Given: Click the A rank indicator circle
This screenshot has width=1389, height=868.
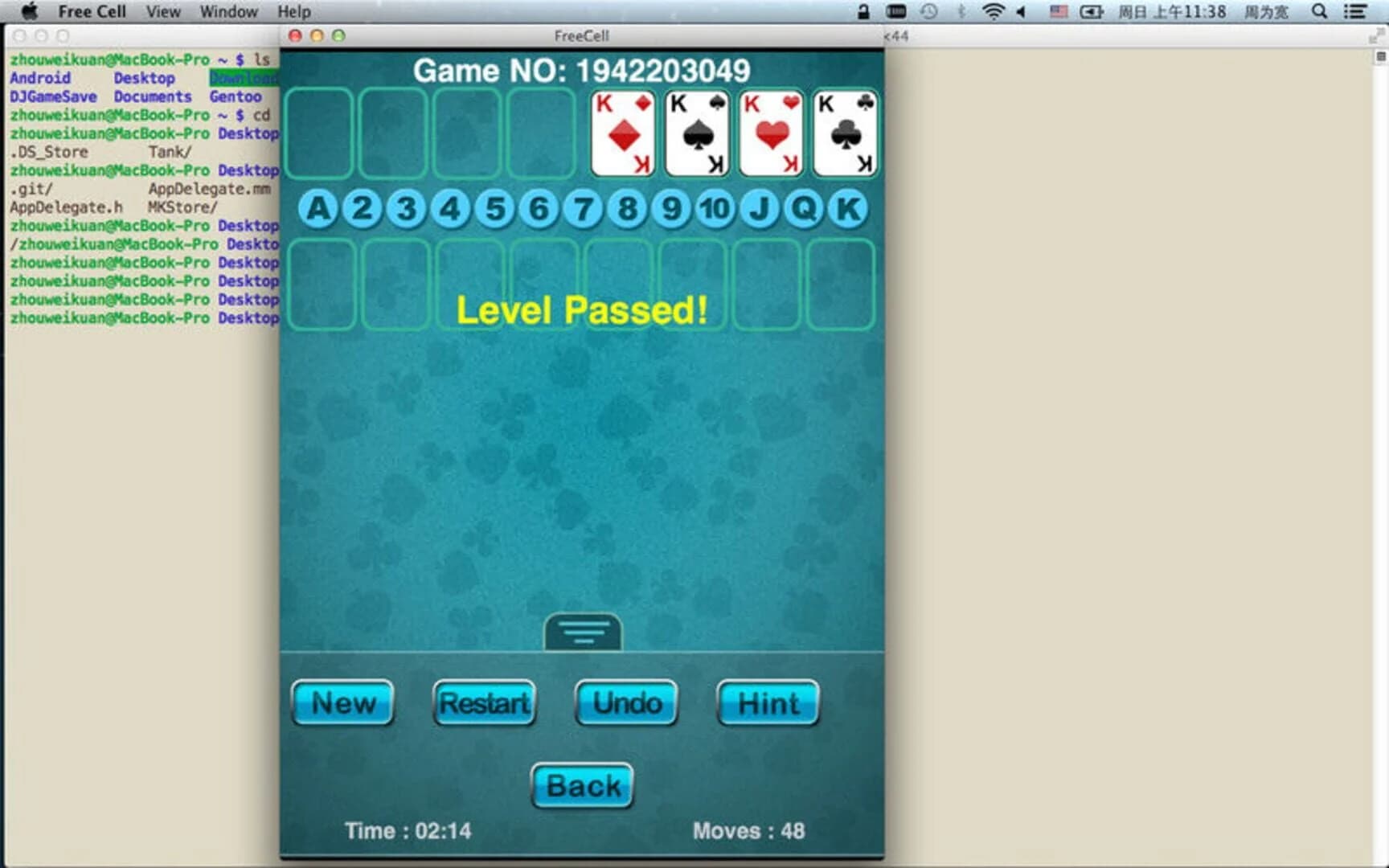Looking at the screenshot, I should (318, 208).
